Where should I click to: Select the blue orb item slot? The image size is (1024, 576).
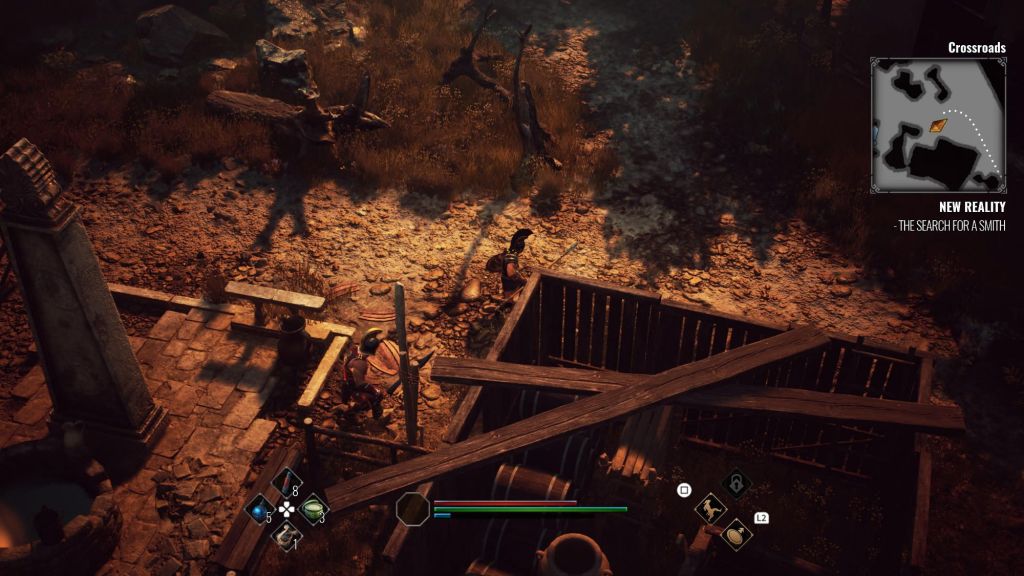260,509
